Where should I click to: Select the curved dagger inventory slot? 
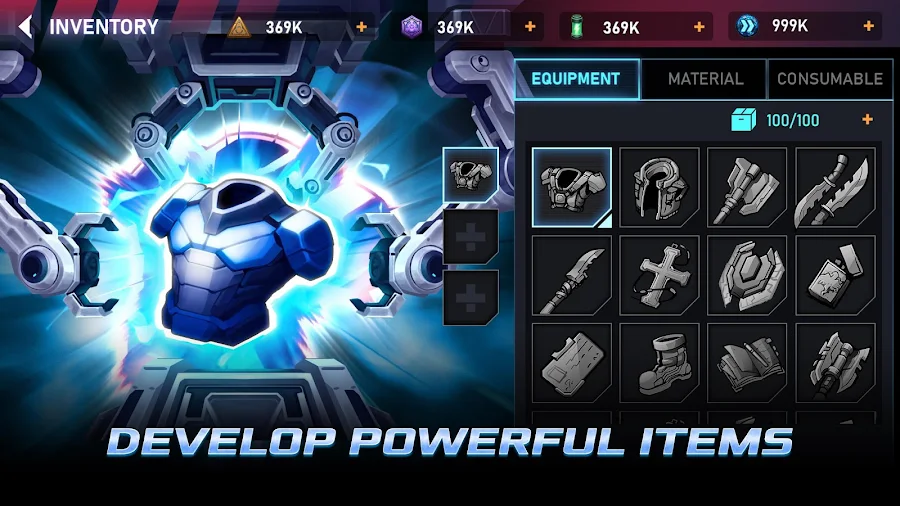point(835,187)
